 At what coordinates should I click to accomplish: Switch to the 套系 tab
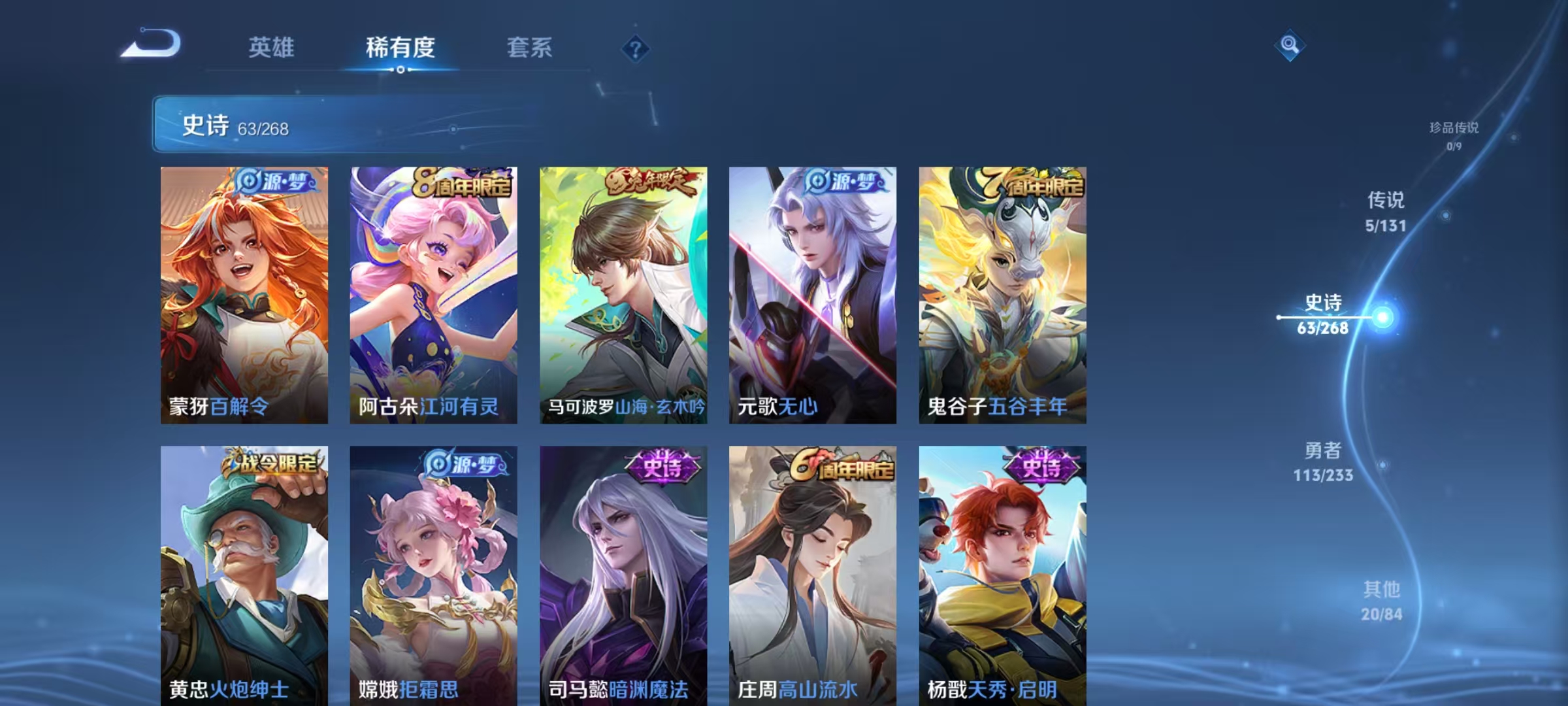point(531,47)
